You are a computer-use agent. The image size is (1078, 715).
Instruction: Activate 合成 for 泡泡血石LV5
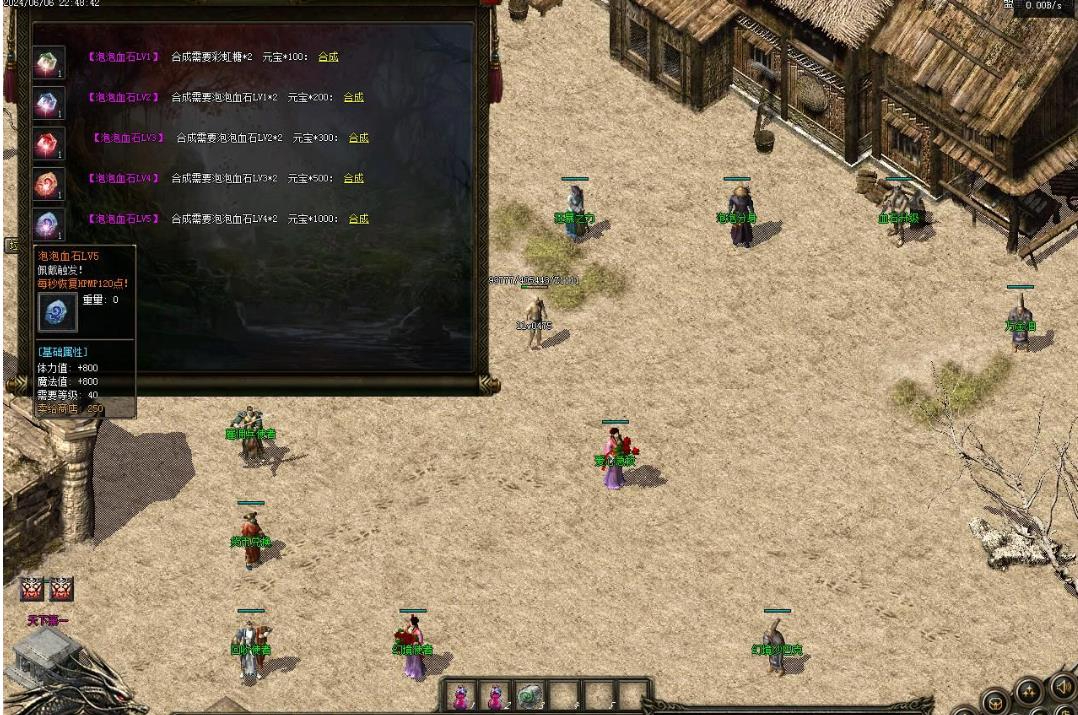pyautogui.click(x=358, y=219)
